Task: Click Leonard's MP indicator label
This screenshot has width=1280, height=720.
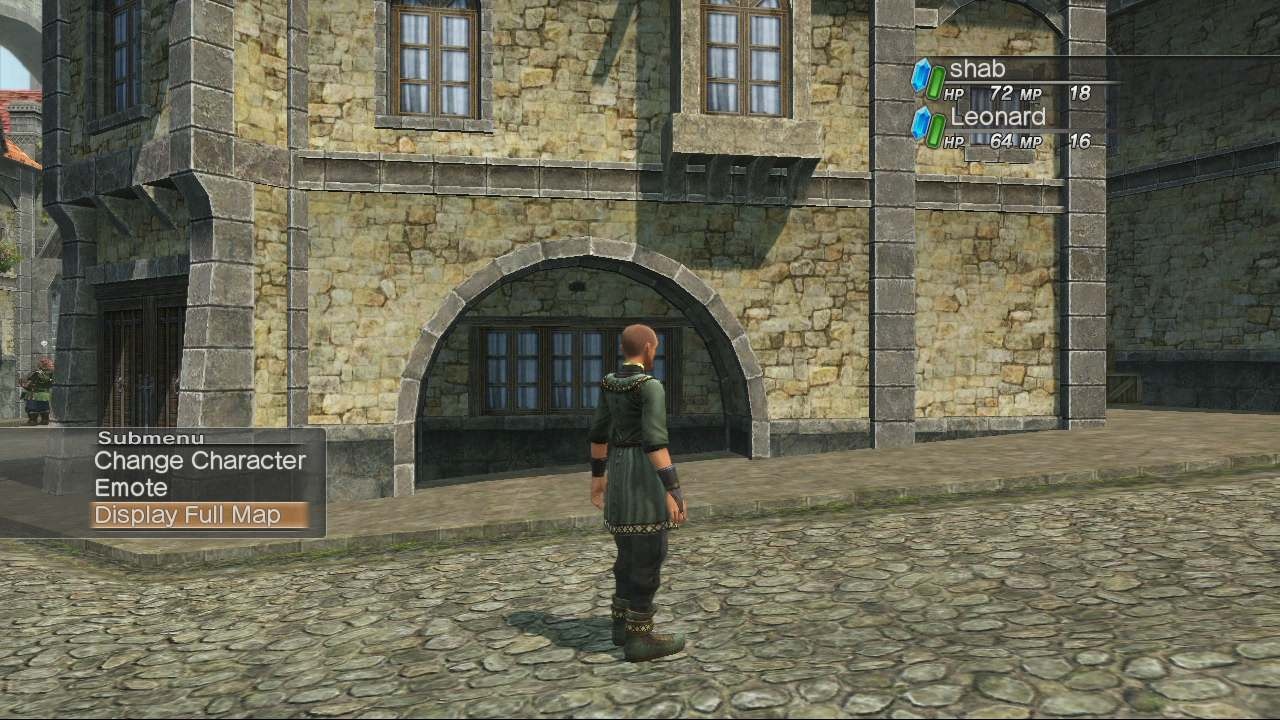Action: click(x=1034, y=140)
